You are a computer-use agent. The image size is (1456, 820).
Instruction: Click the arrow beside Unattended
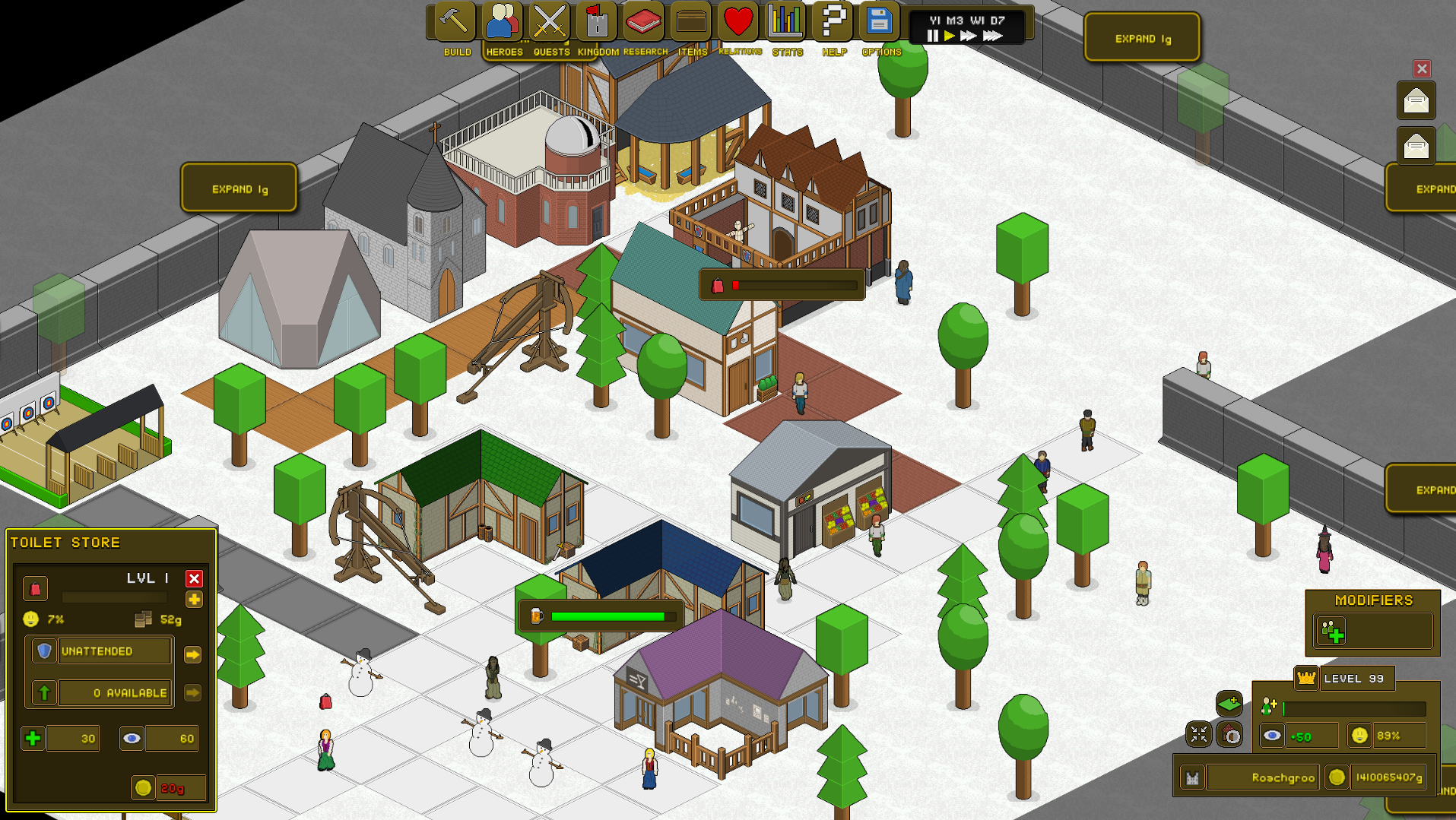[192, 654]
